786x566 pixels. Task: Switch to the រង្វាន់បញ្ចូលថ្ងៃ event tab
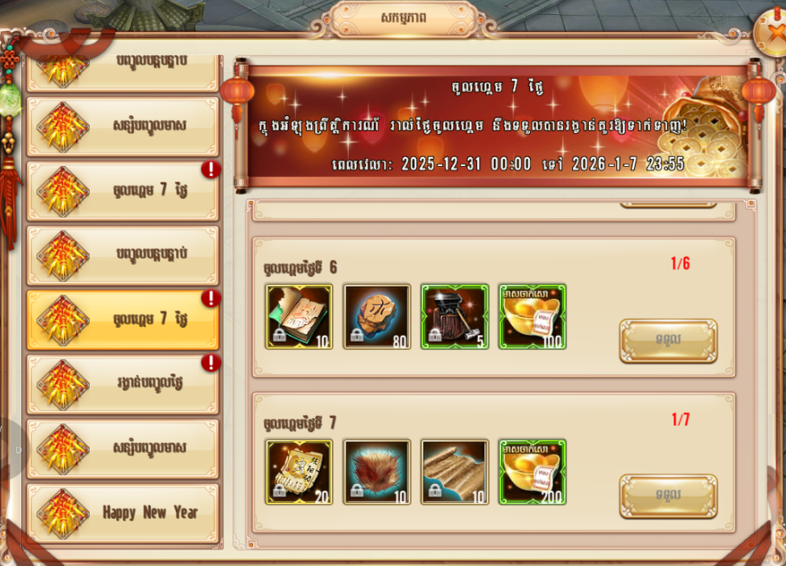(x=123, y=383)
